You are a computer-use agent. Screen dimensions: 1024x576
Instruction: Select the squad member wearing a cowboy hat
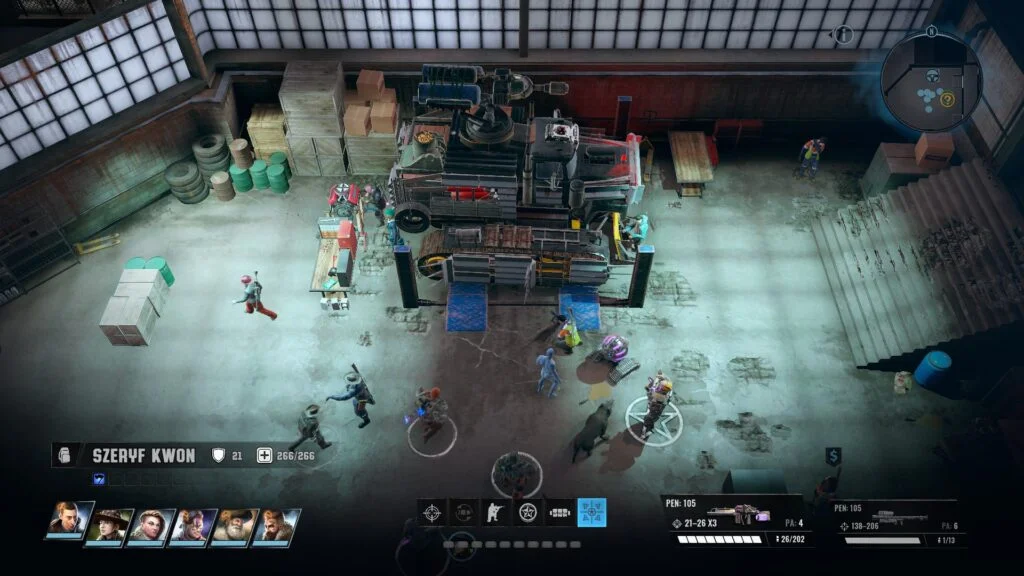[108, 526]
